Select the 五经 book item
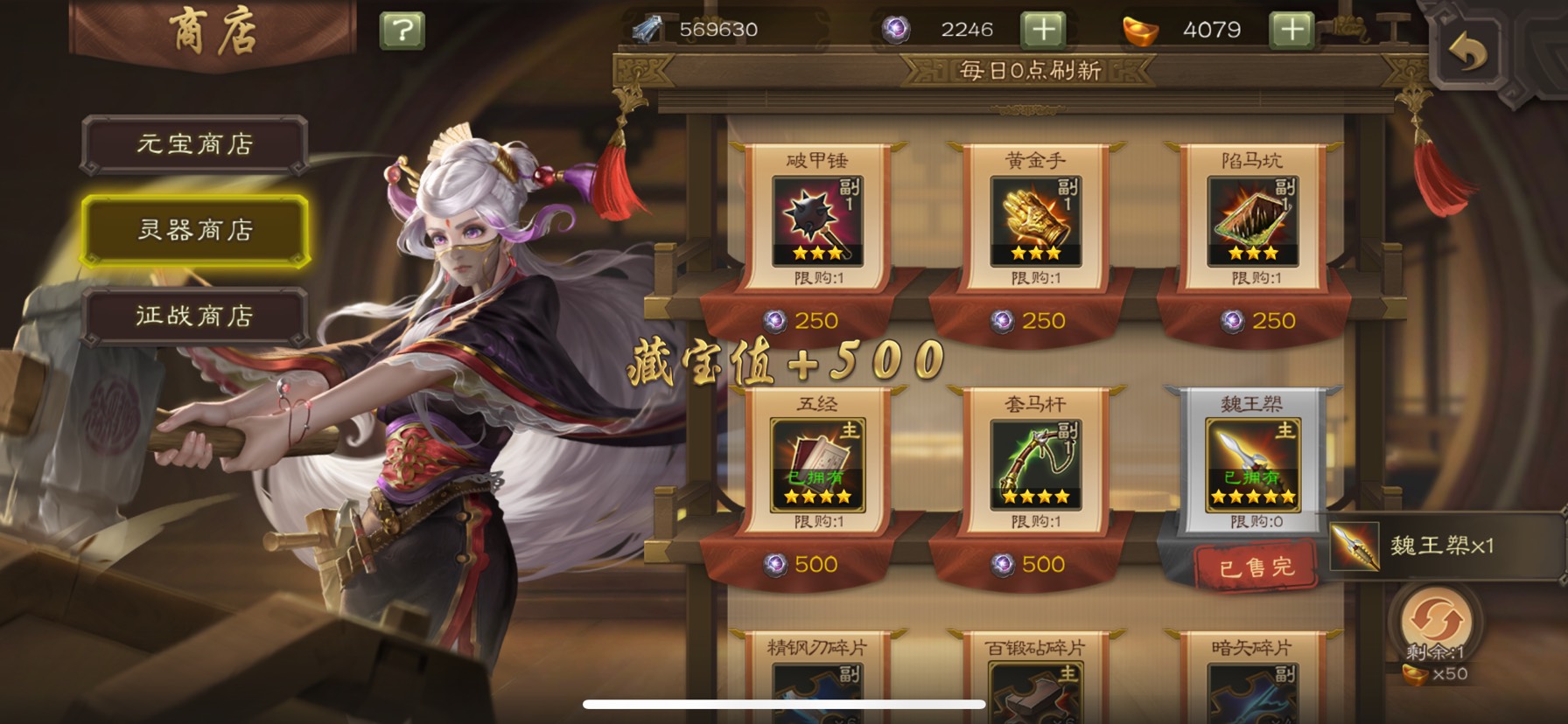Viewport: 1568px width, 724px height. (817, 465)
